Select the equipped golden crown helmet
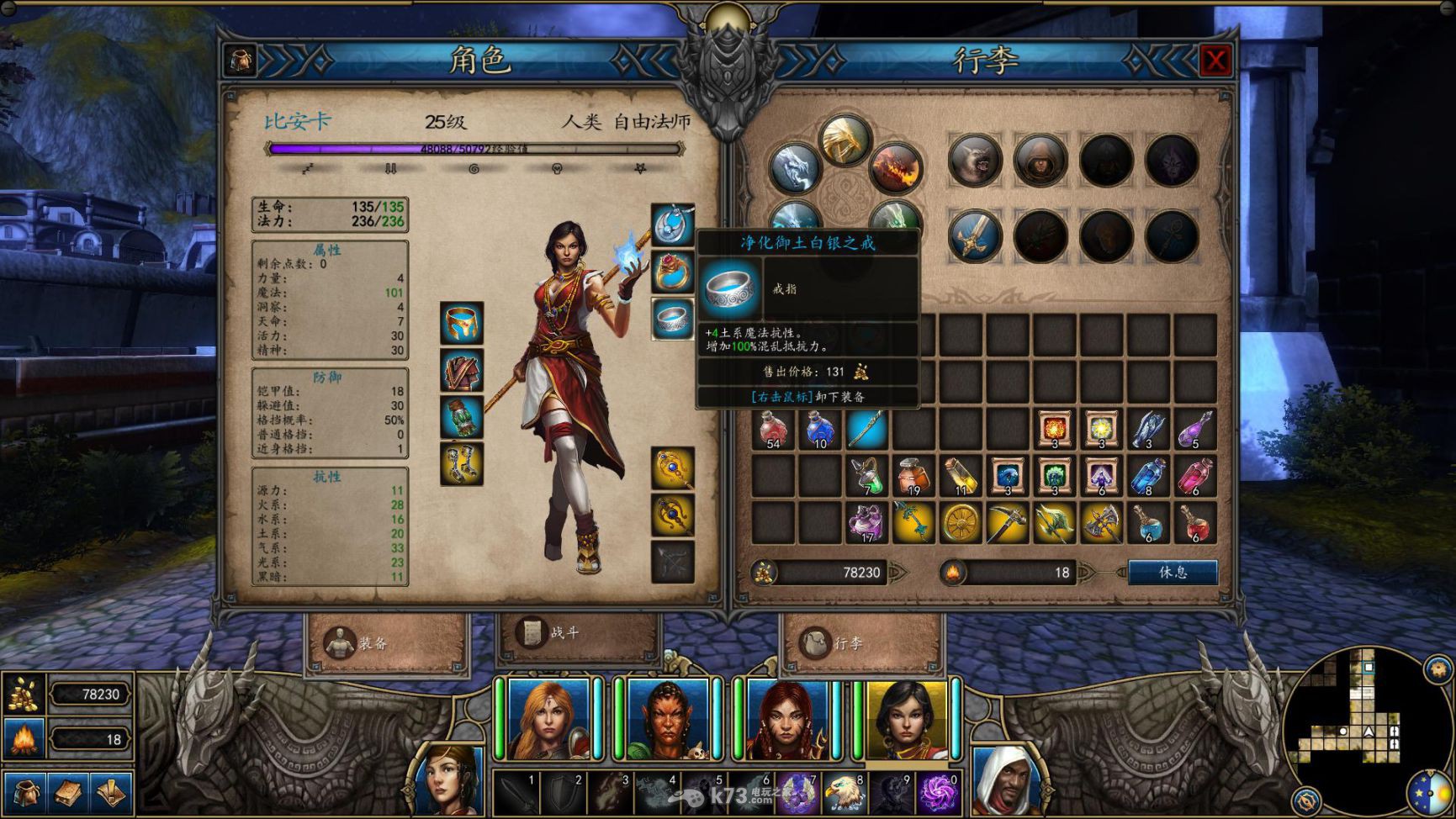 click(x=462, y=324)
